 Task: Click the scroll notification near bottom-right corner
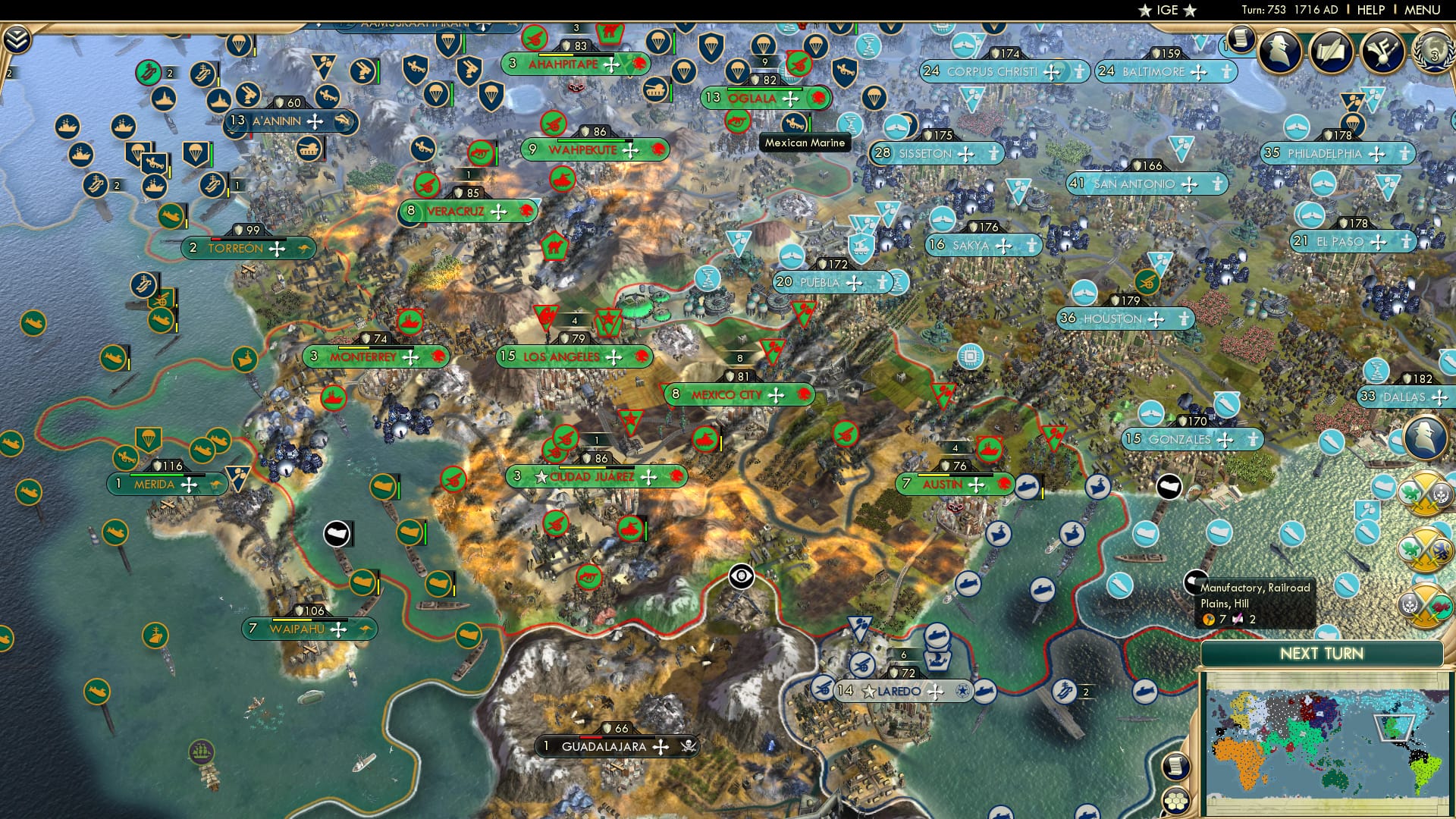[1177, 767]
